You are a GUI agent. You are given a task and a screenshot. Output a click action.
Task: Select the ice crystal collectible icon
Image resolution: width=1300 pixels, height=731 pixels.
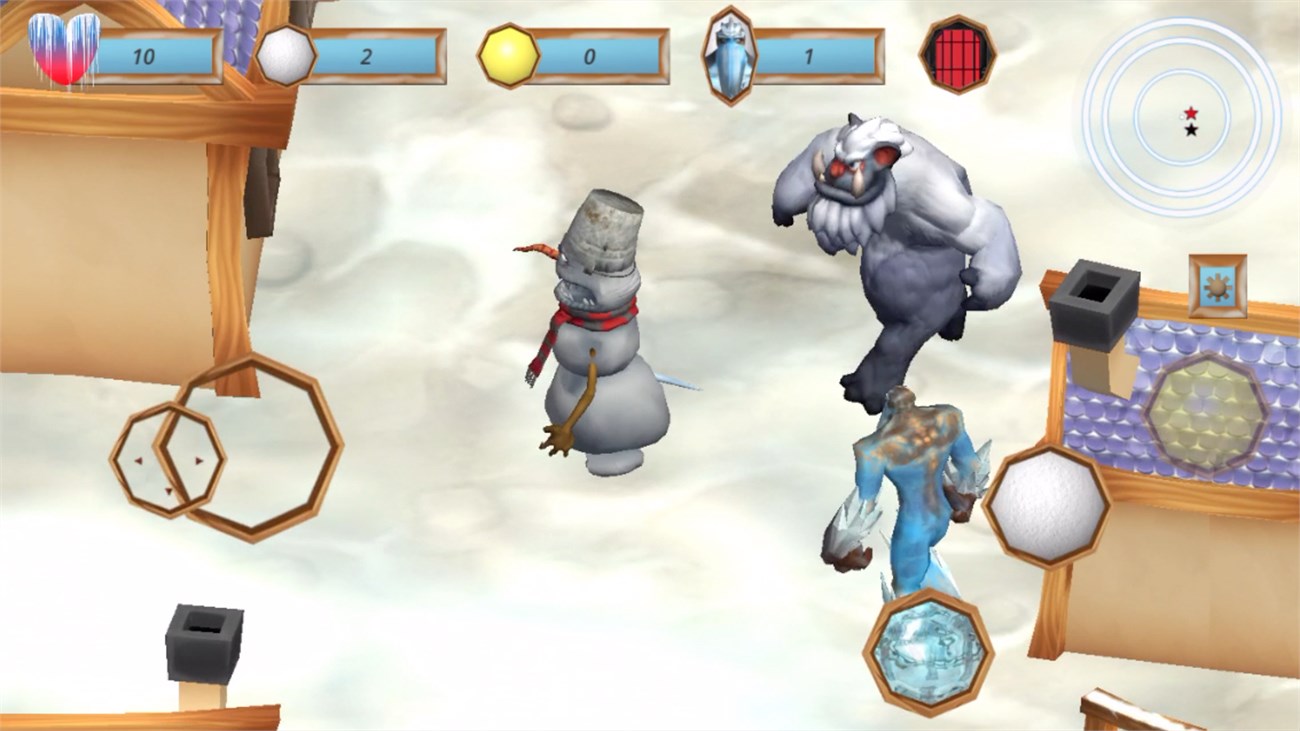(x=729, y=52)
